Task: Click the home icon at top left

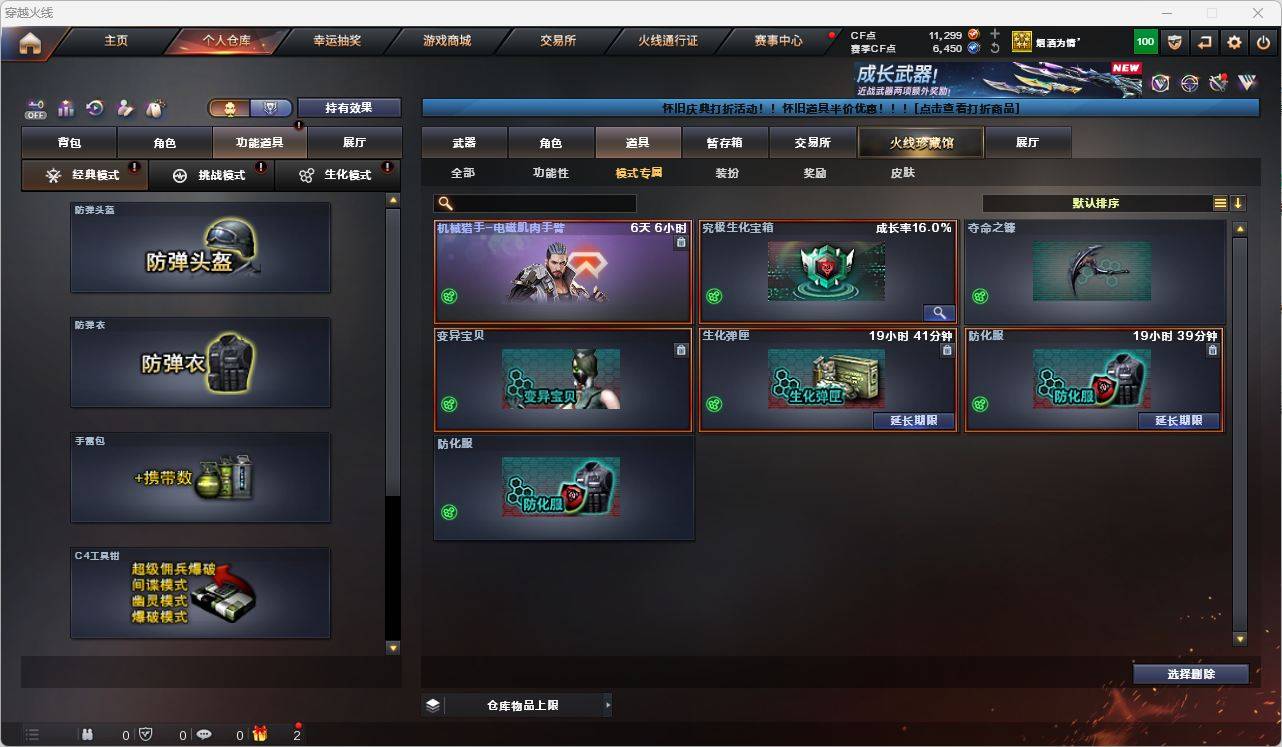Action: pyautogui.click(x=30, y=41)
